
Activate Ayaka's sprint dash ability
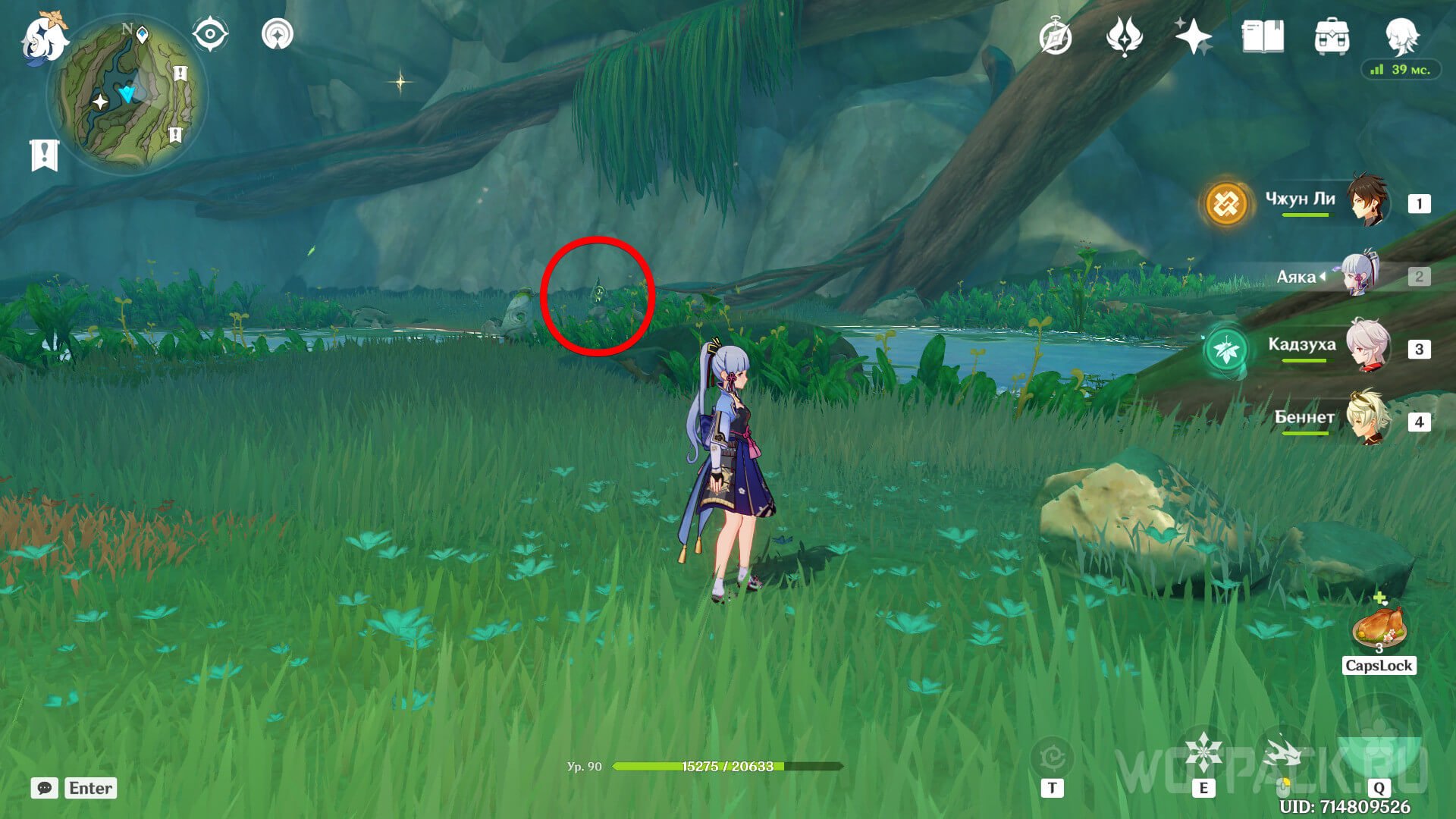click(x=1283, y=755)
